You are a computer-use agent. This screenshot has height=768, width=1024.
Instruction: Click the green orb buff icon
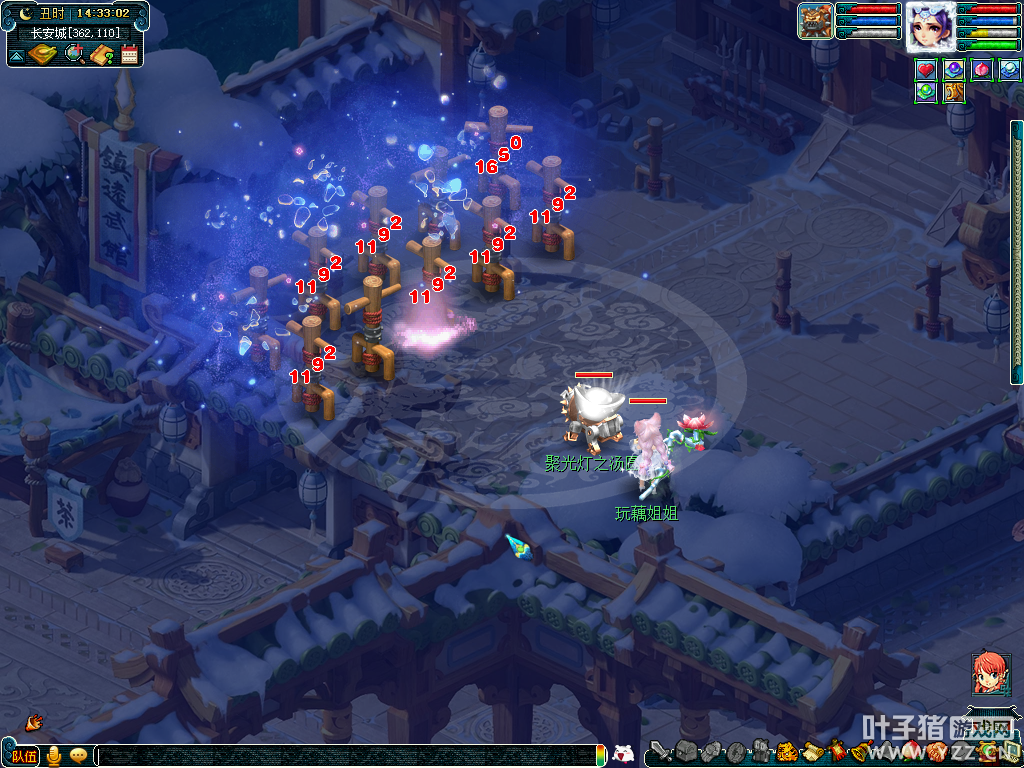coord(925,92)
